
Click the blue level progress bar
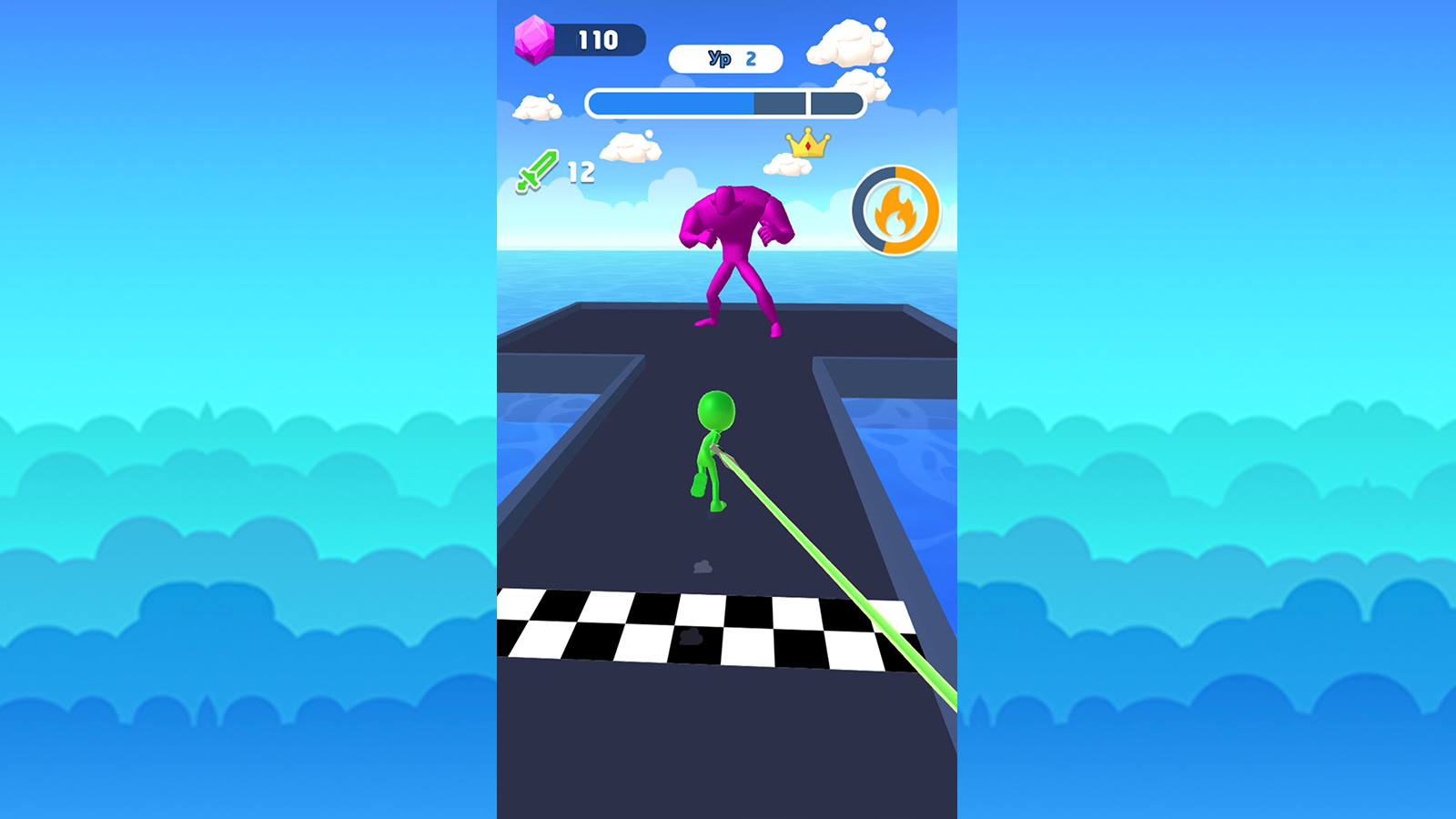725,102
